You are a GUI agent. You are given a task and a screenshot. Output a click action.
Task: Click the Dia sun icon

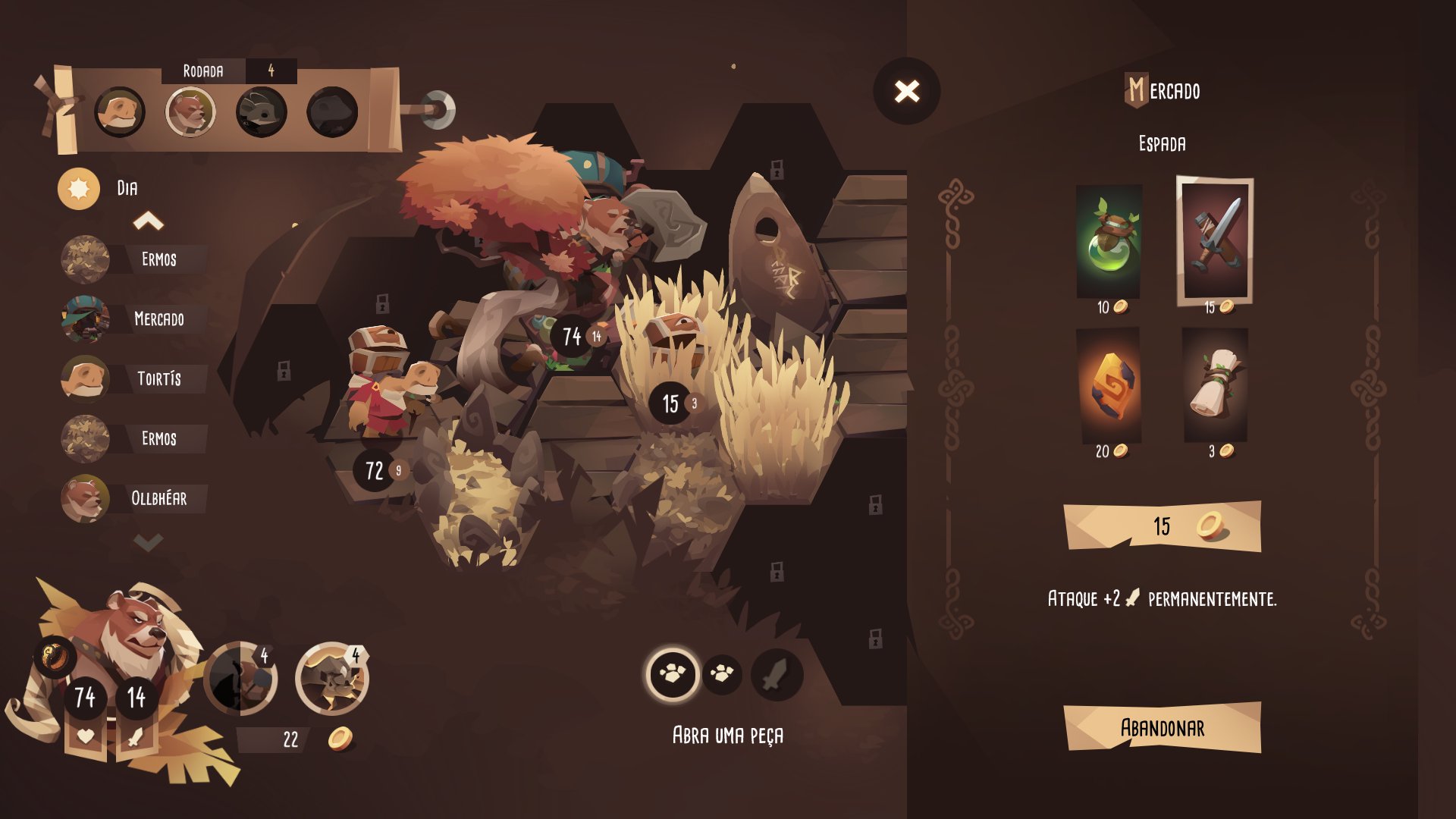79,189
